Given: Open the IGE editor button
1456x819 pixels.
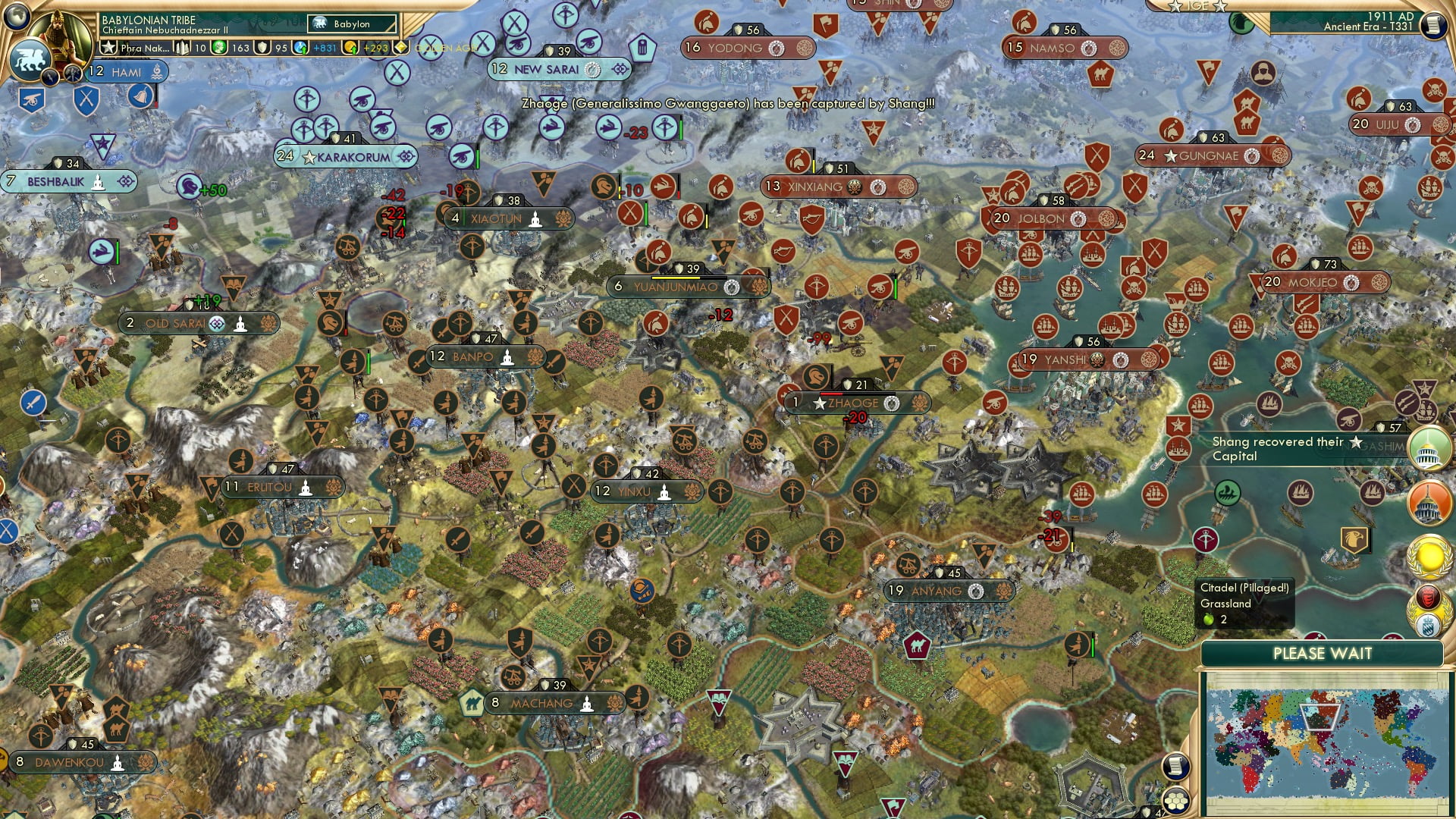Looking at the screenshot, I should [1198, 6].
